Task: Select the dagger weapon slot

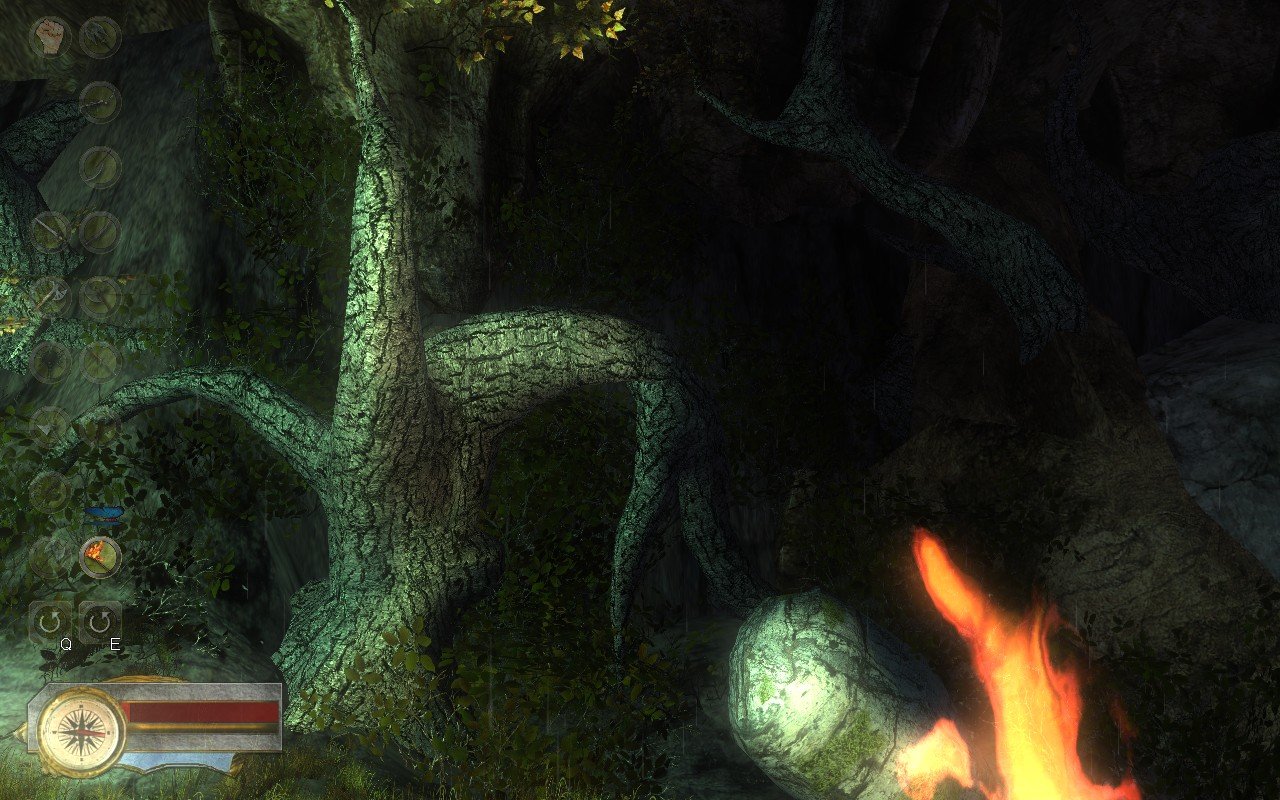Action: (x=100, y=232)
